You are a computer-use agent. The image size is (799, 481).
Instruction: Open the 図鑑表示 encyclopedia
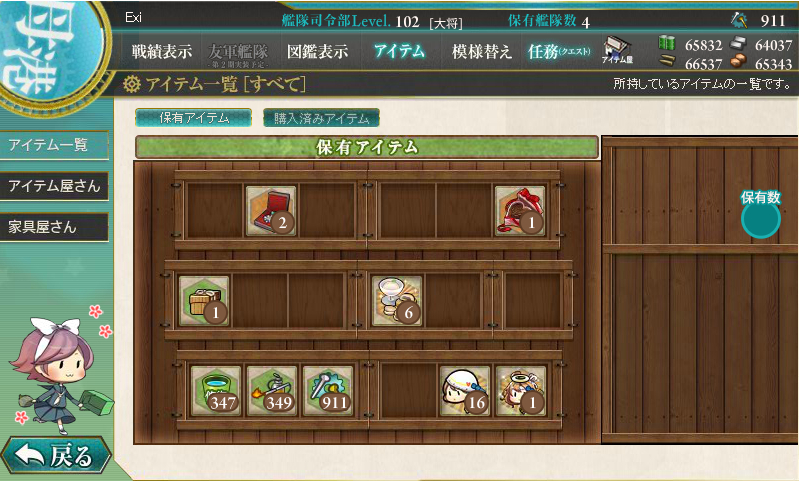[317, 51]
